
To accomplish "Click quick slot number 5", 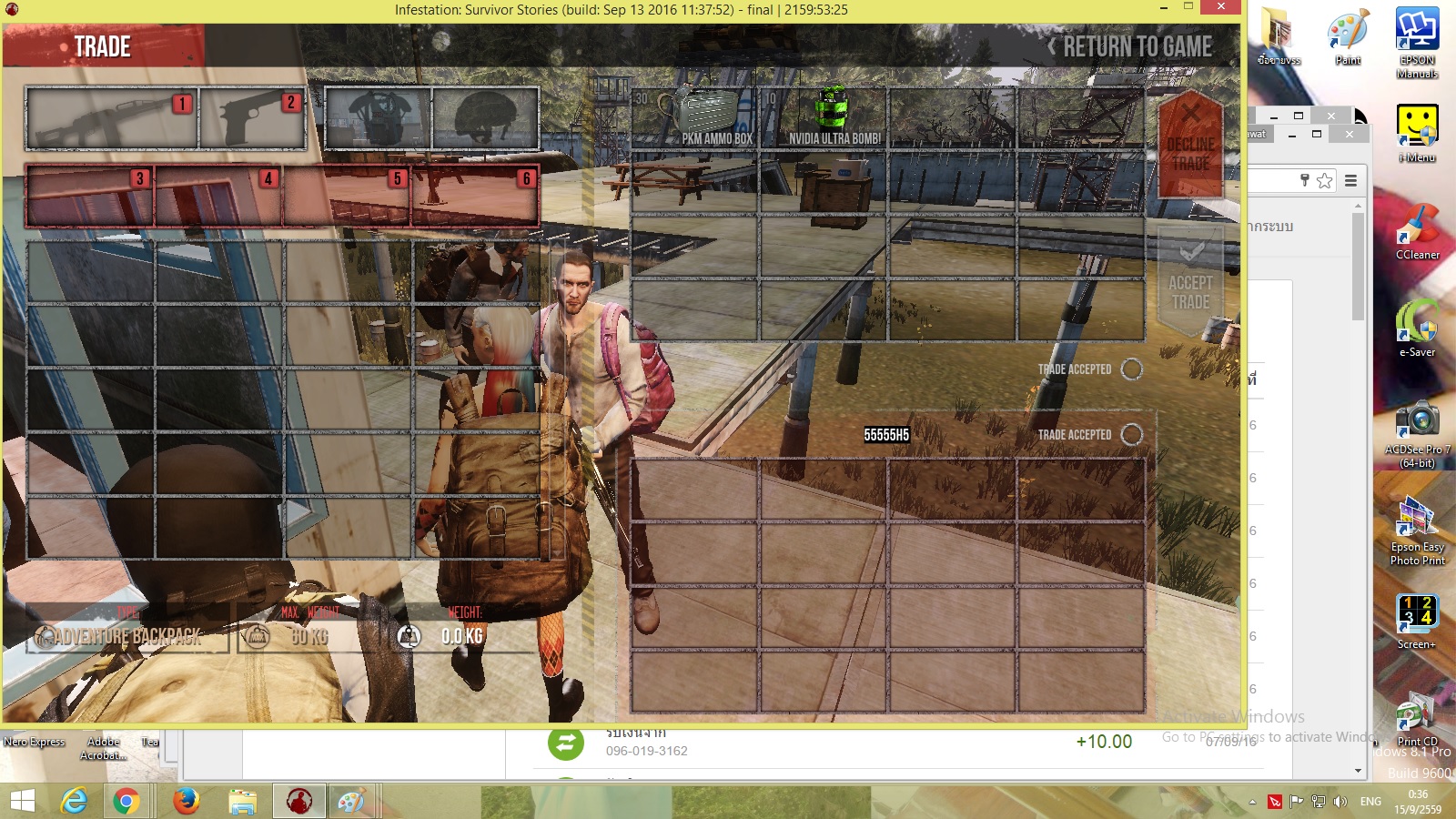I will (x=347, y=196).
